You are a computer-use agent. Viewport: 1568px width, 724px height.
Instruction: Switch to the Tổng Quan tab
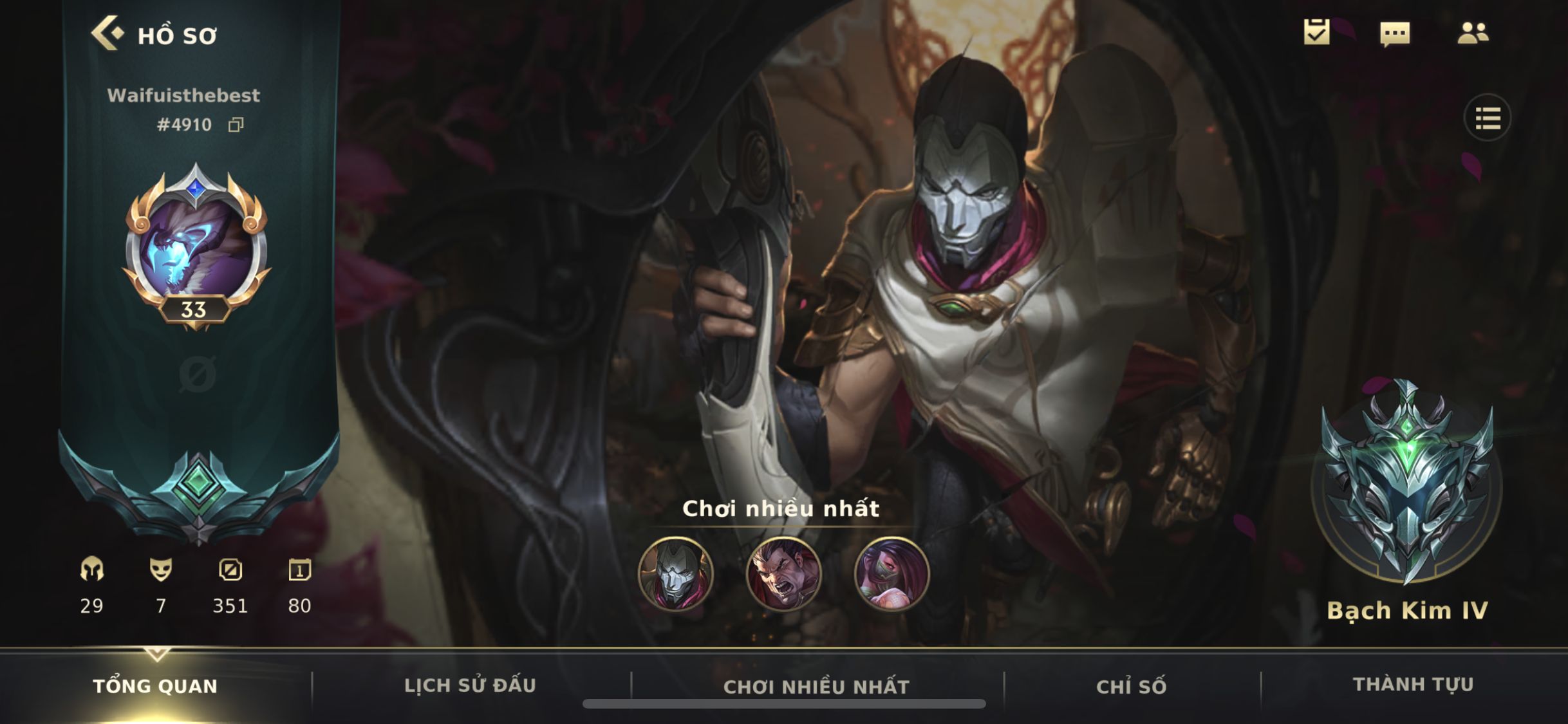coord(155,686)
